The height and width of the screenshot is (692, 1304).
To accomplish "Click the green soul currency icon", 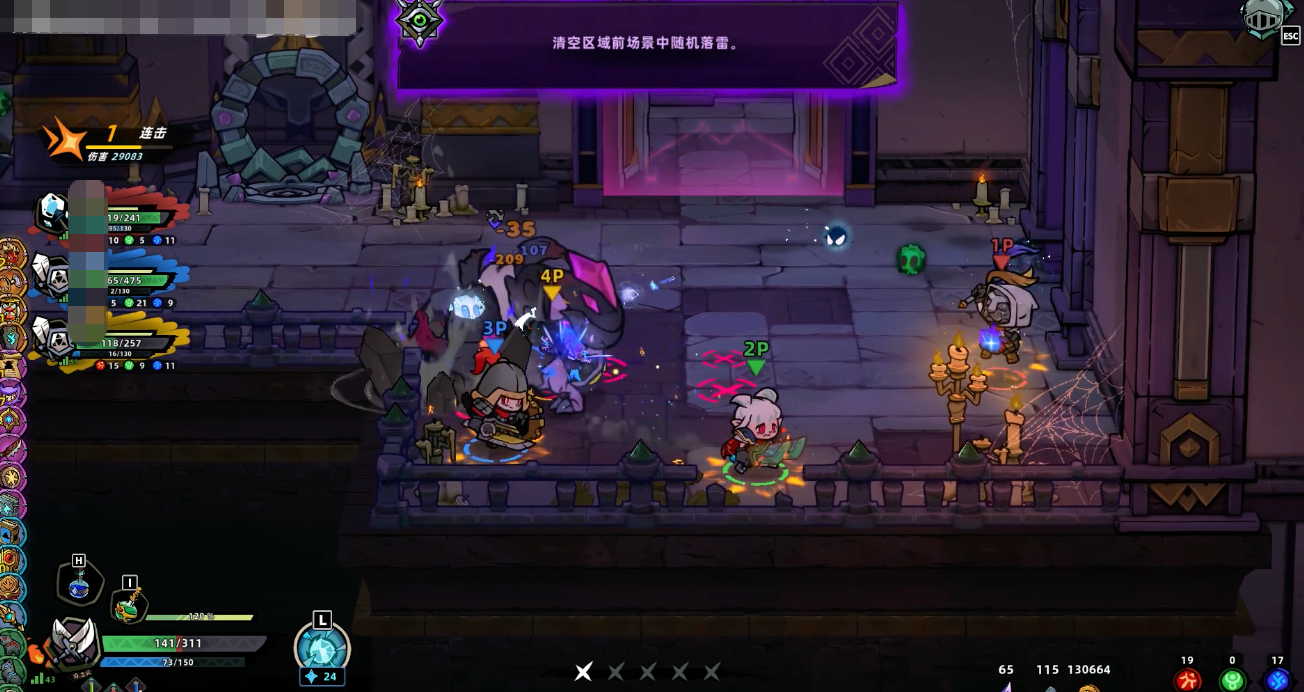I will 1231,680.
